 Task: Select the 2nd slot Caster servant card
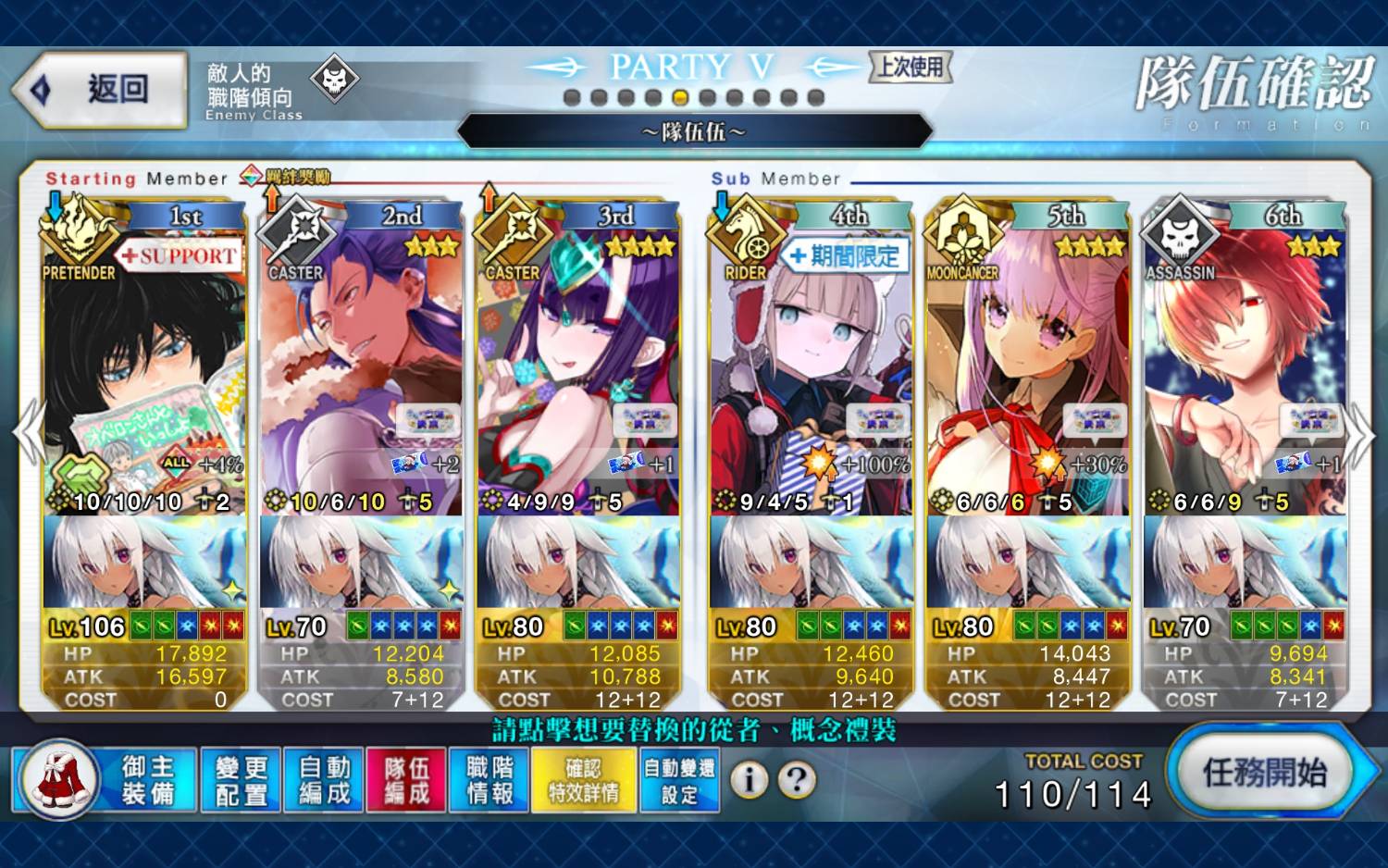(361, 370)
